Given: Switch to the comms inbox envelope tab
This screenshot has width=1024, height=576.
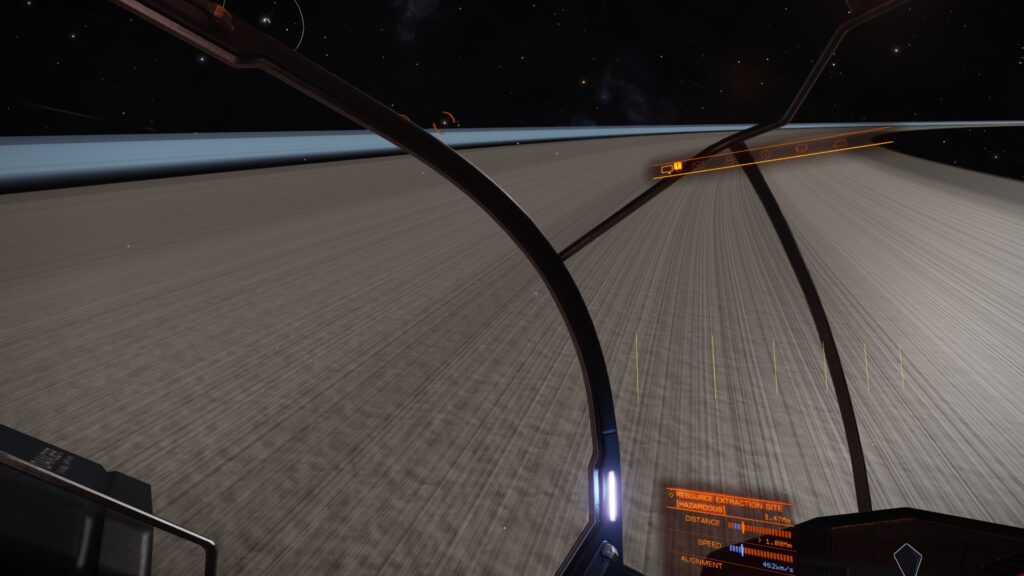Looking at the screenshot, I should [698, 164].
